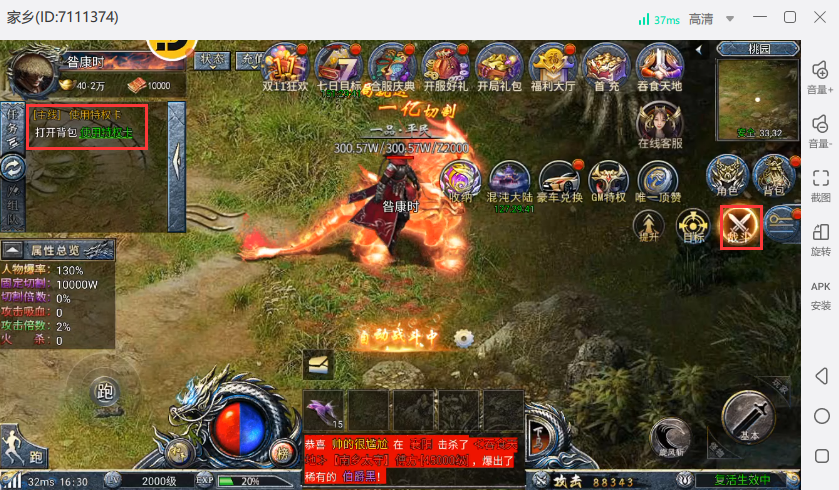Open the 角色 character sheet

point(727,174)
